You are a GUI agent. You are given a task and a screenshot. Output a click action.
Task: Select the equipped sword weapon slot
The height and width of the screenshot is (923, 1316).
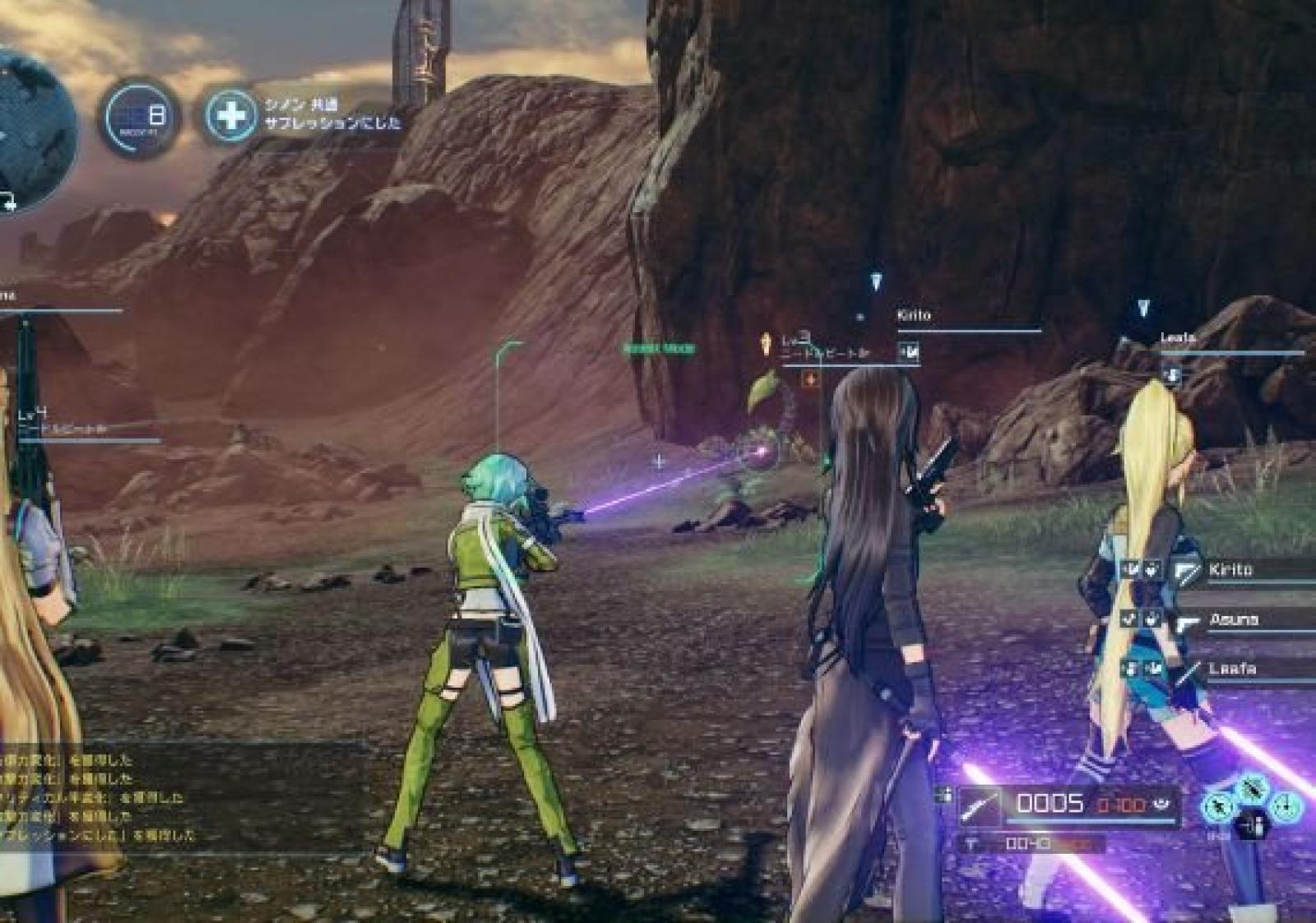pos(980,805)
